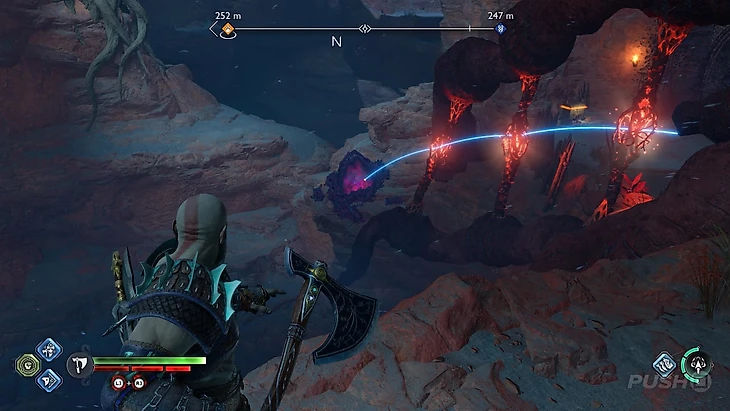Select the blue objective marker on compass
Viewport: 730px width, 411px height.
[x=501, y=30]
